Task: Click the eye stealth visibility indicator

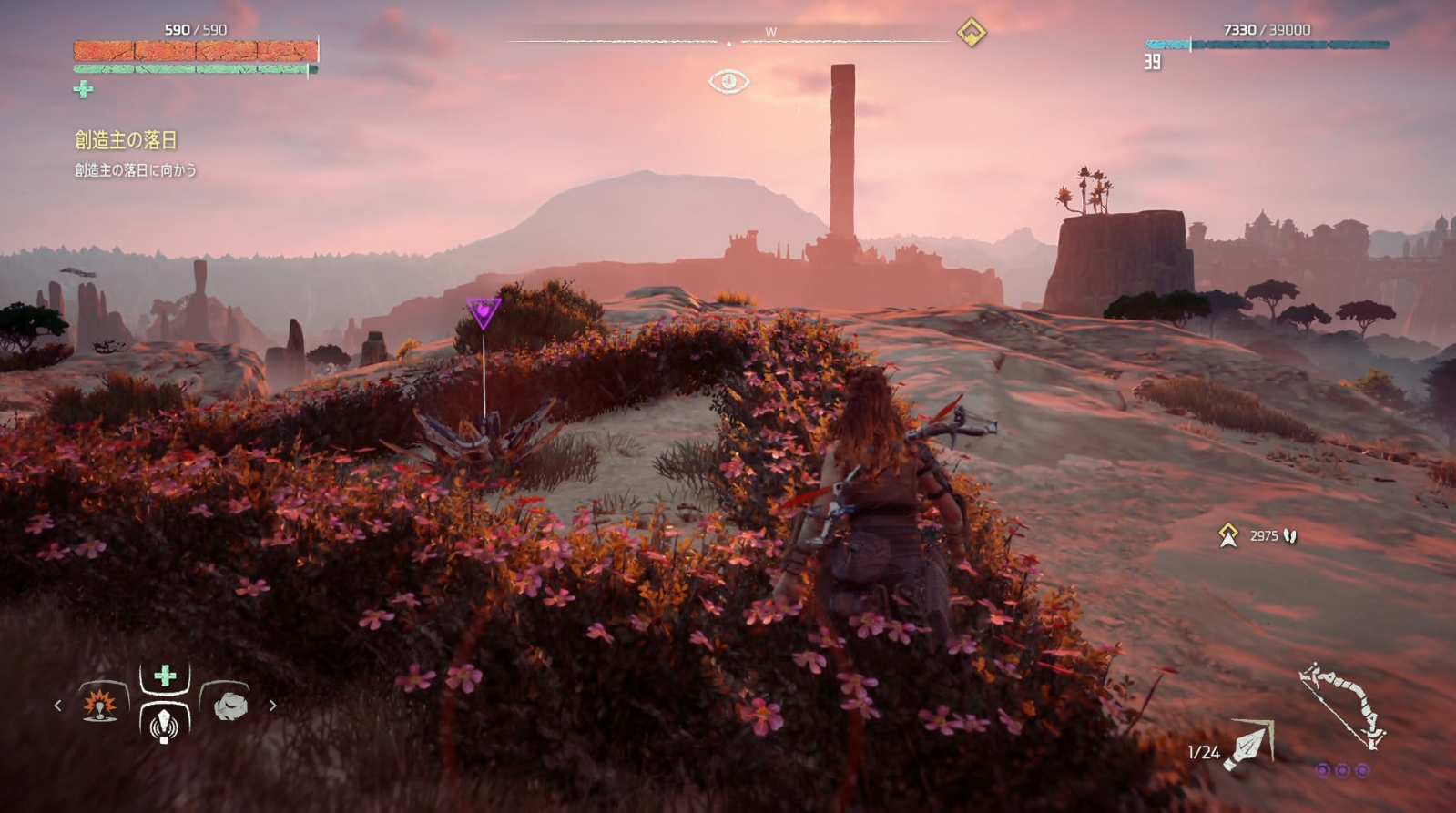Action: point(728,82)
